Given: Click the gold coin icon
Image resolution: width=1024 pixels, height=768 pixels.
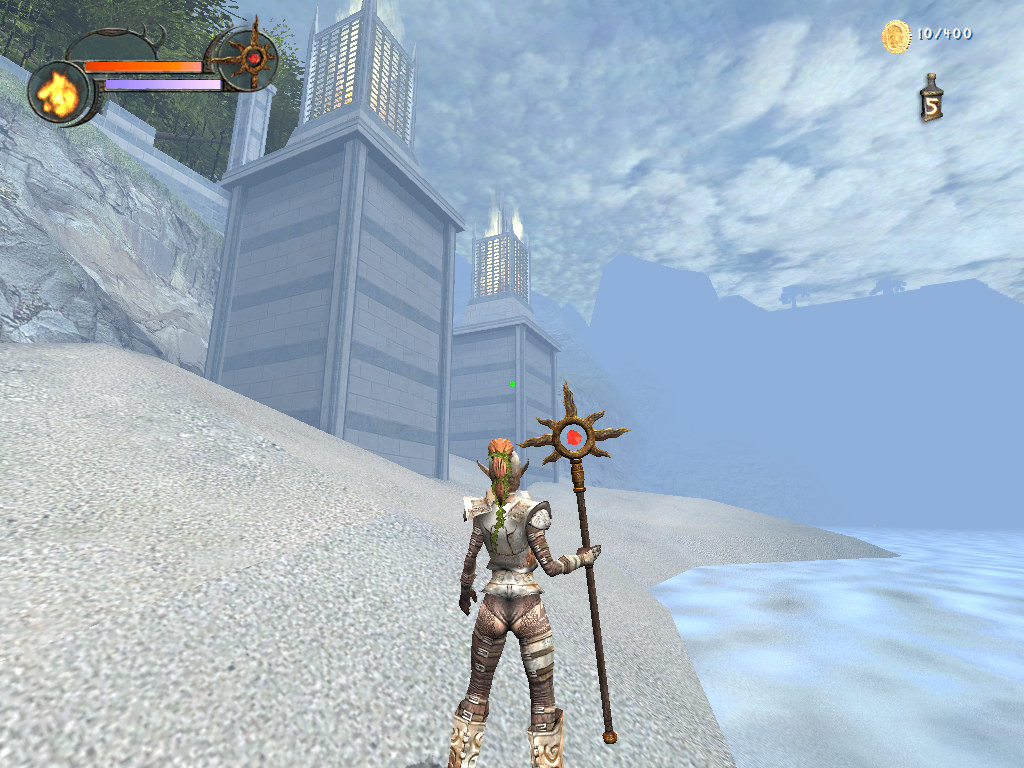Looking at the screenshot, I should tap(895, 36).
